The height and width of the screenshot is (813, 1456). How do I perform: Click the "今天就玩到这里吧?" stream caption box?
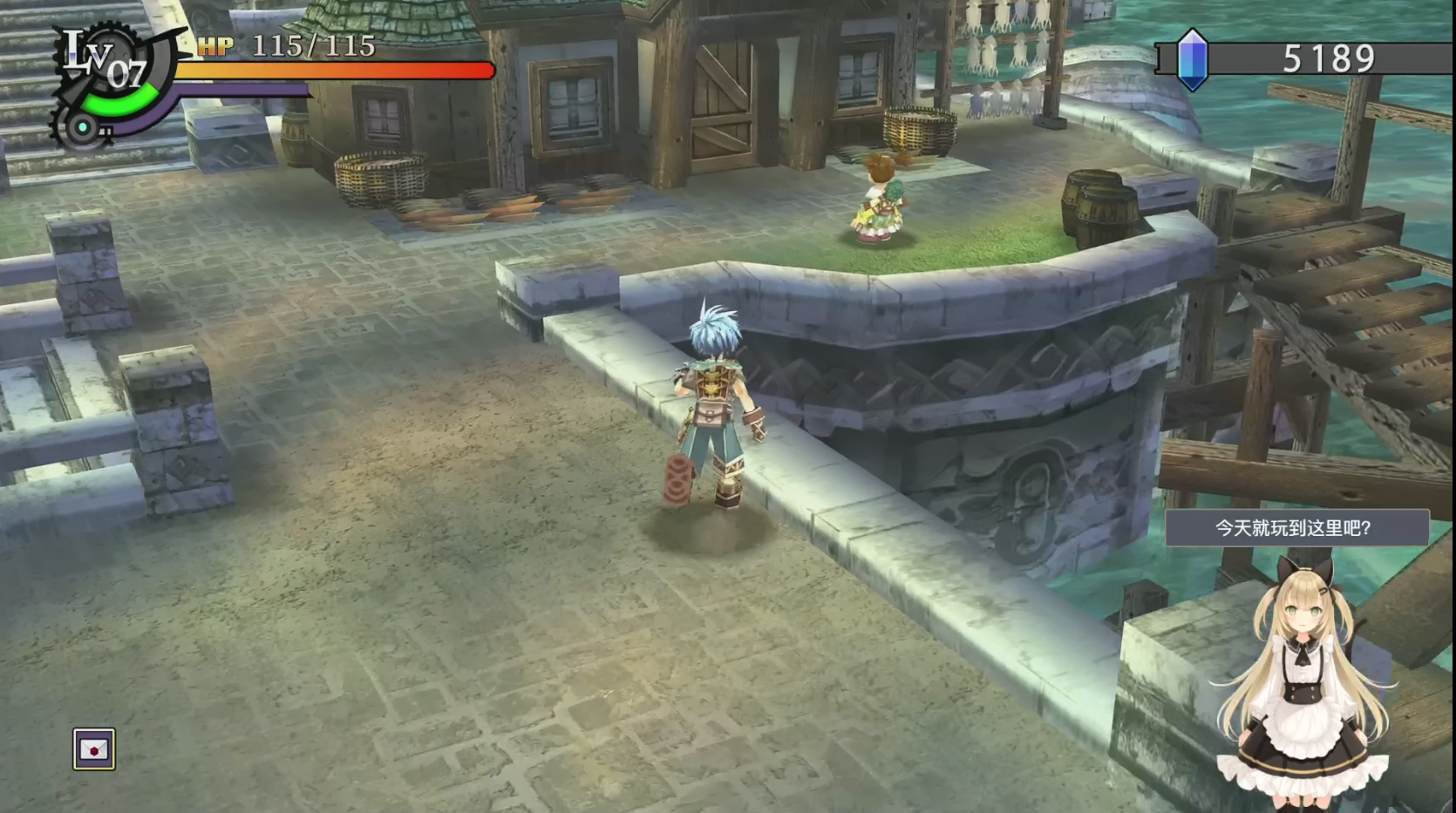(1296, 528)
